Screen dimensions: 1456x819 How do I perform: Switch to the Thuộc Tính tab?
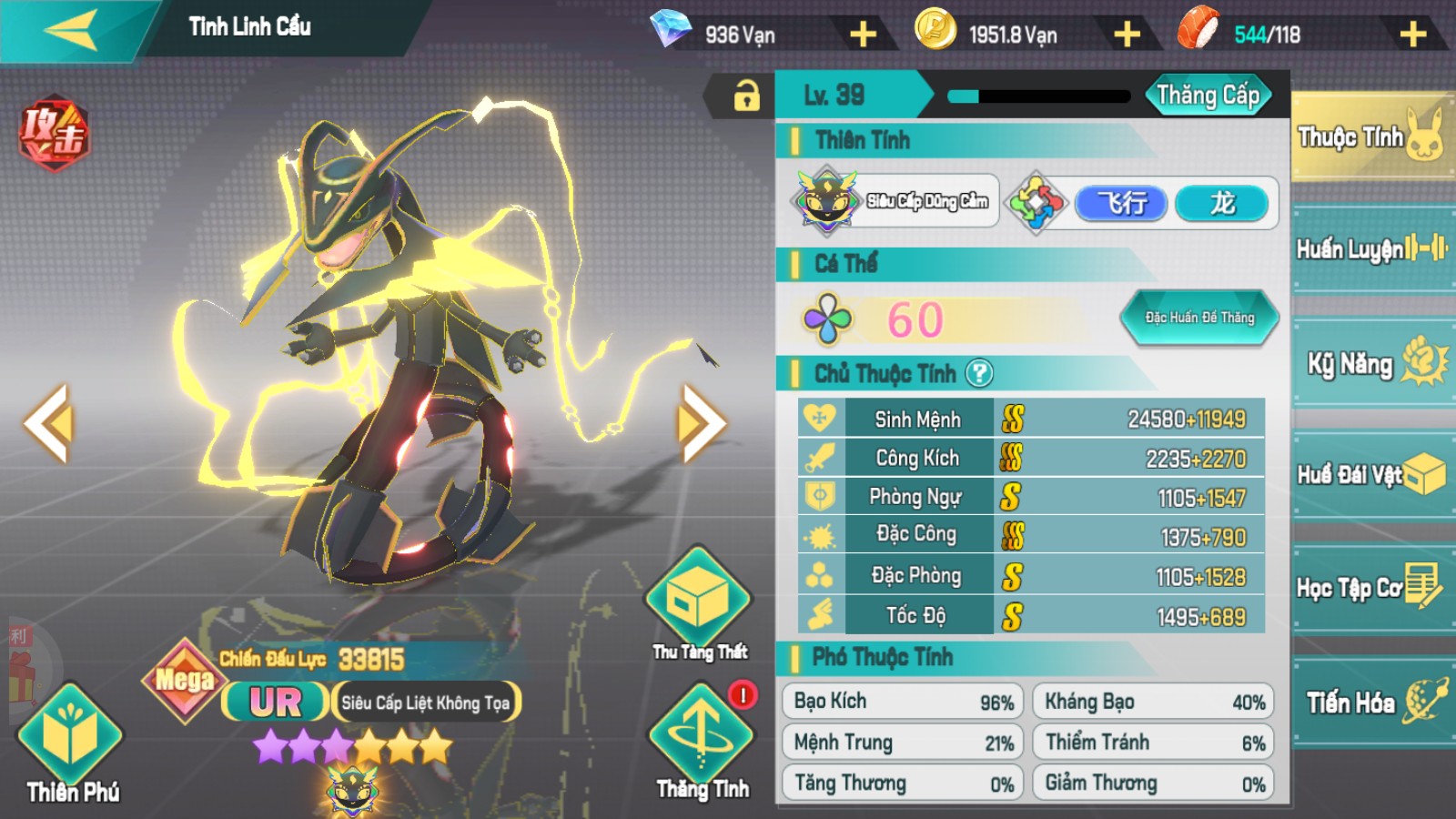click(1370, 137)
